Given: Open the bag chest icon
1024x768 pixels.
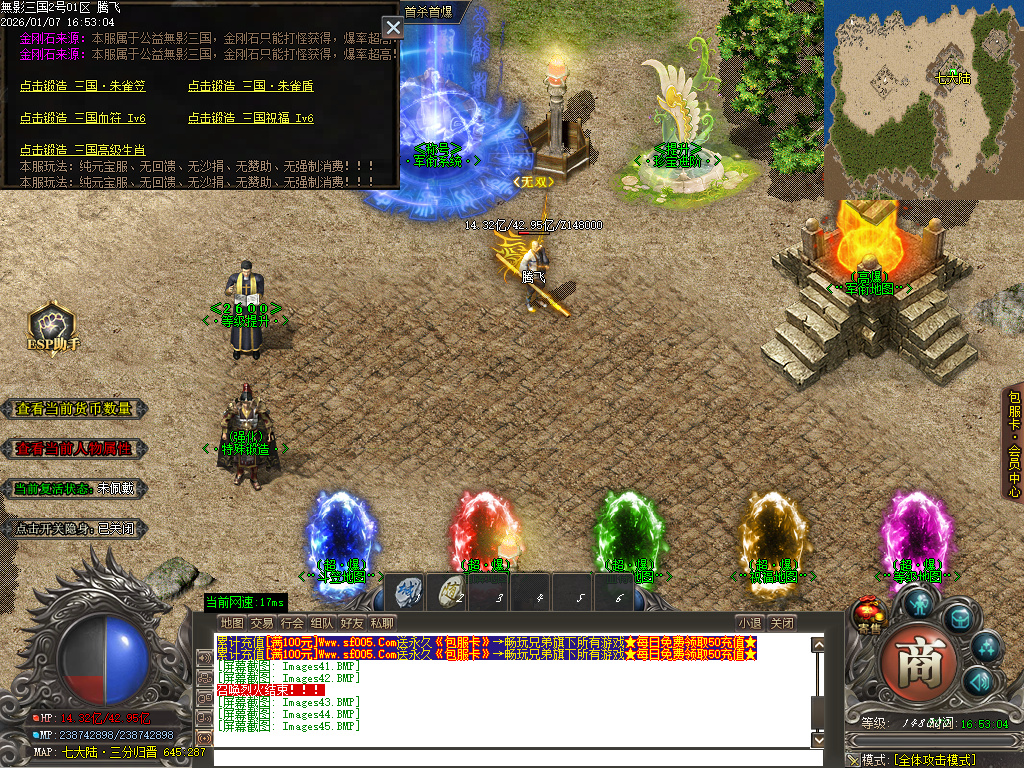Looking at the screenshot, I should 958,618.
